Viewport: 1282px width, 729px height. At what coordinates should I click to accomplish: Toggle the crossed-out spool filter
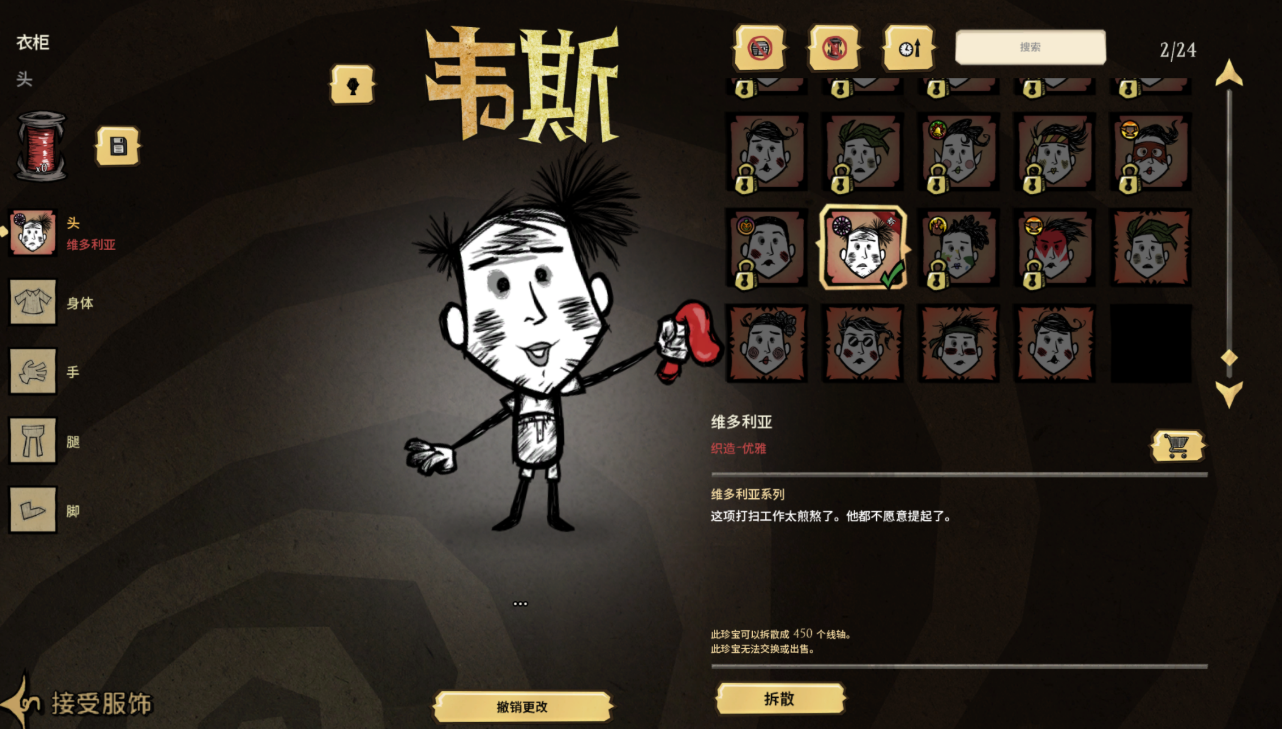click(834, 47)
